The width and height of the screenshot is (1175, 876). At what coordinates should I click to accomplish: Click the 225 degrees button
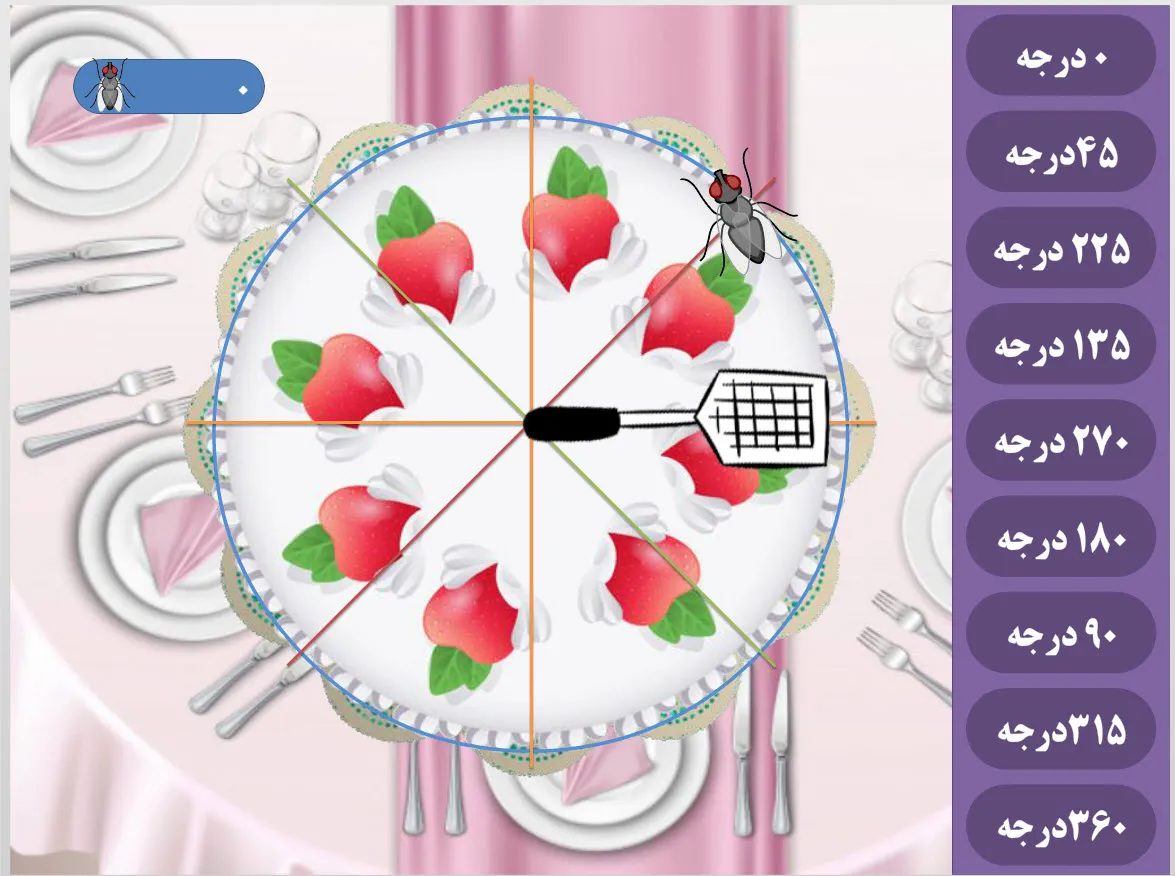point(1061,249)
